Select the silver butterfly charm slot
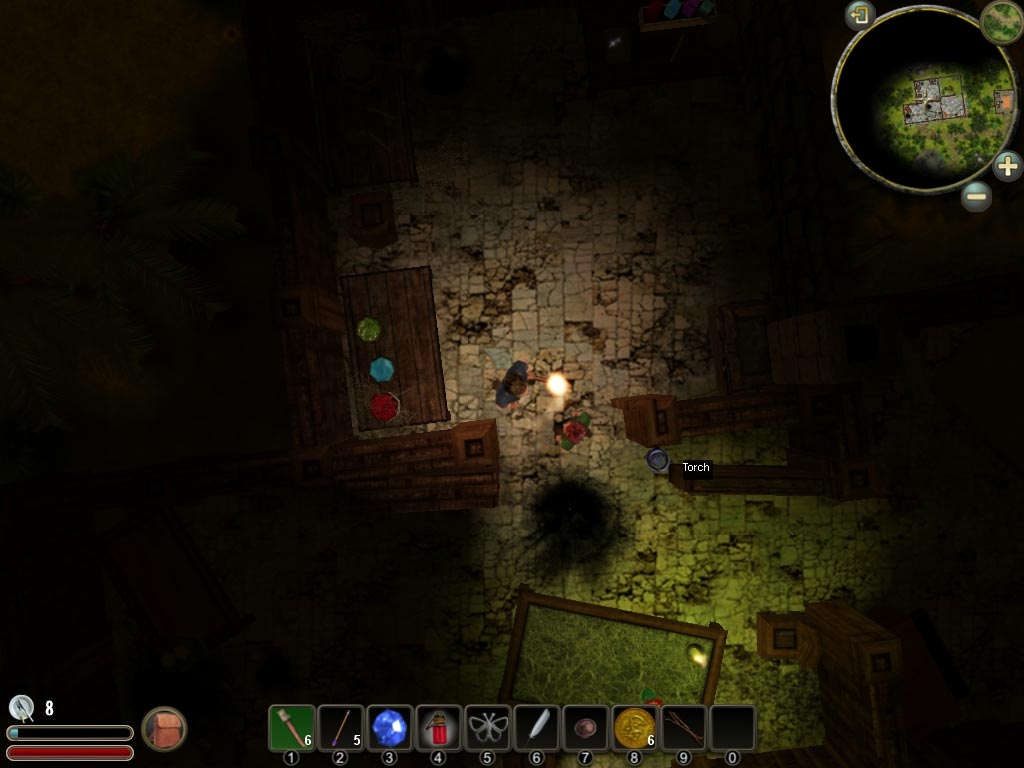 487,727
